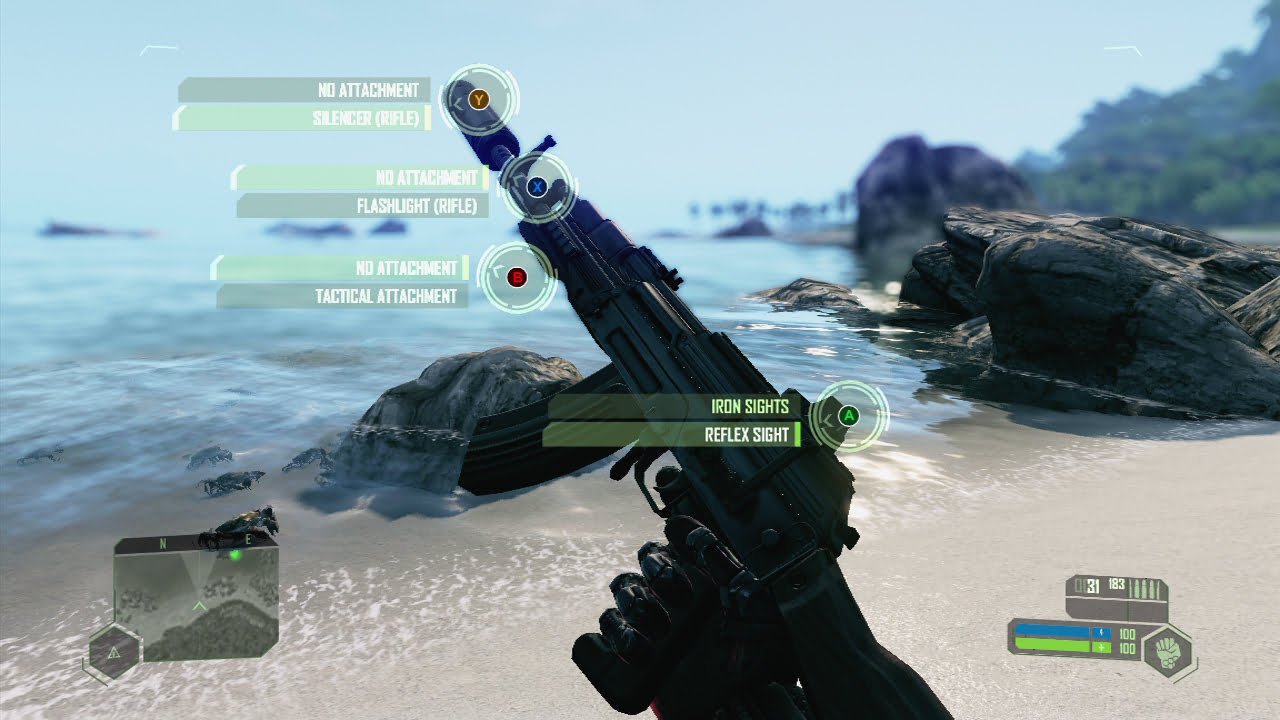Viewport: 1280px width, 720px height.
Task: Equip the Tactical Attachment option
Action: pyautogui.click(x=343, y=296)
